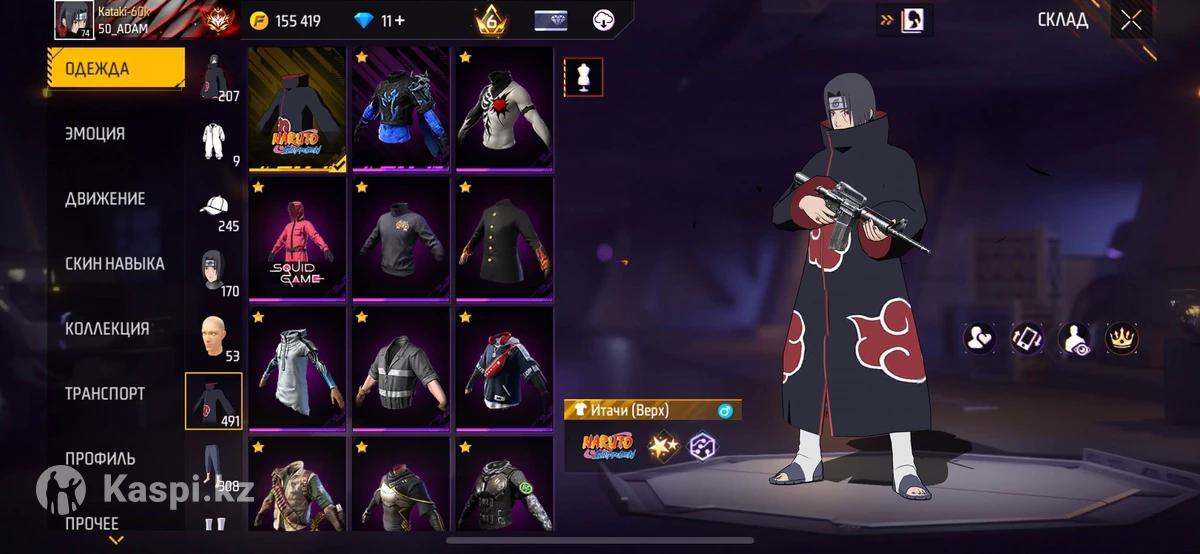Click the diamond currency counter
Viewport: 1200px width, 554px height.
[381, 21]
